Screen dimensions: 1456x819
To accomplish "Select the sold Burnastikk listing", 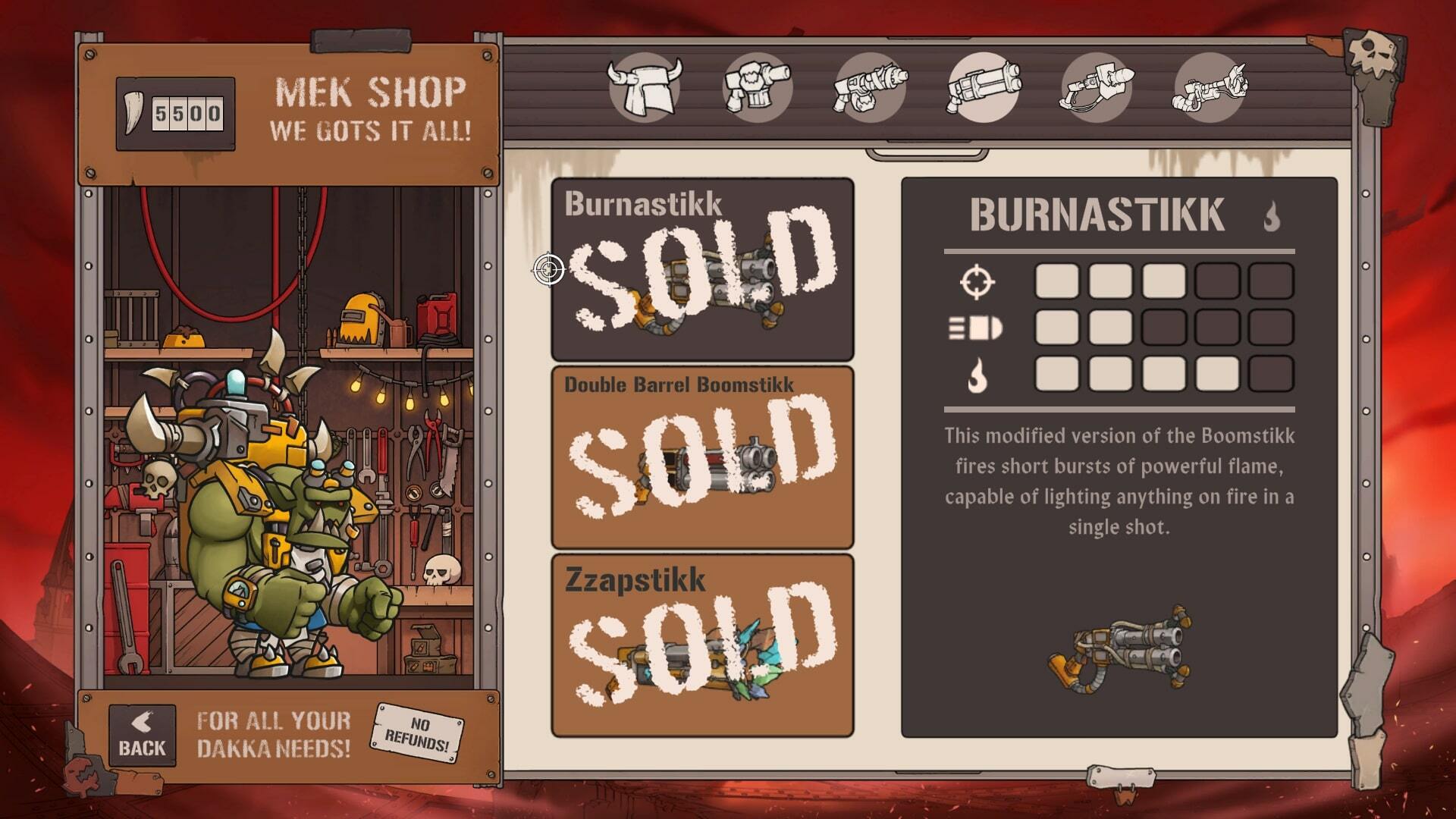I will 701,269.
